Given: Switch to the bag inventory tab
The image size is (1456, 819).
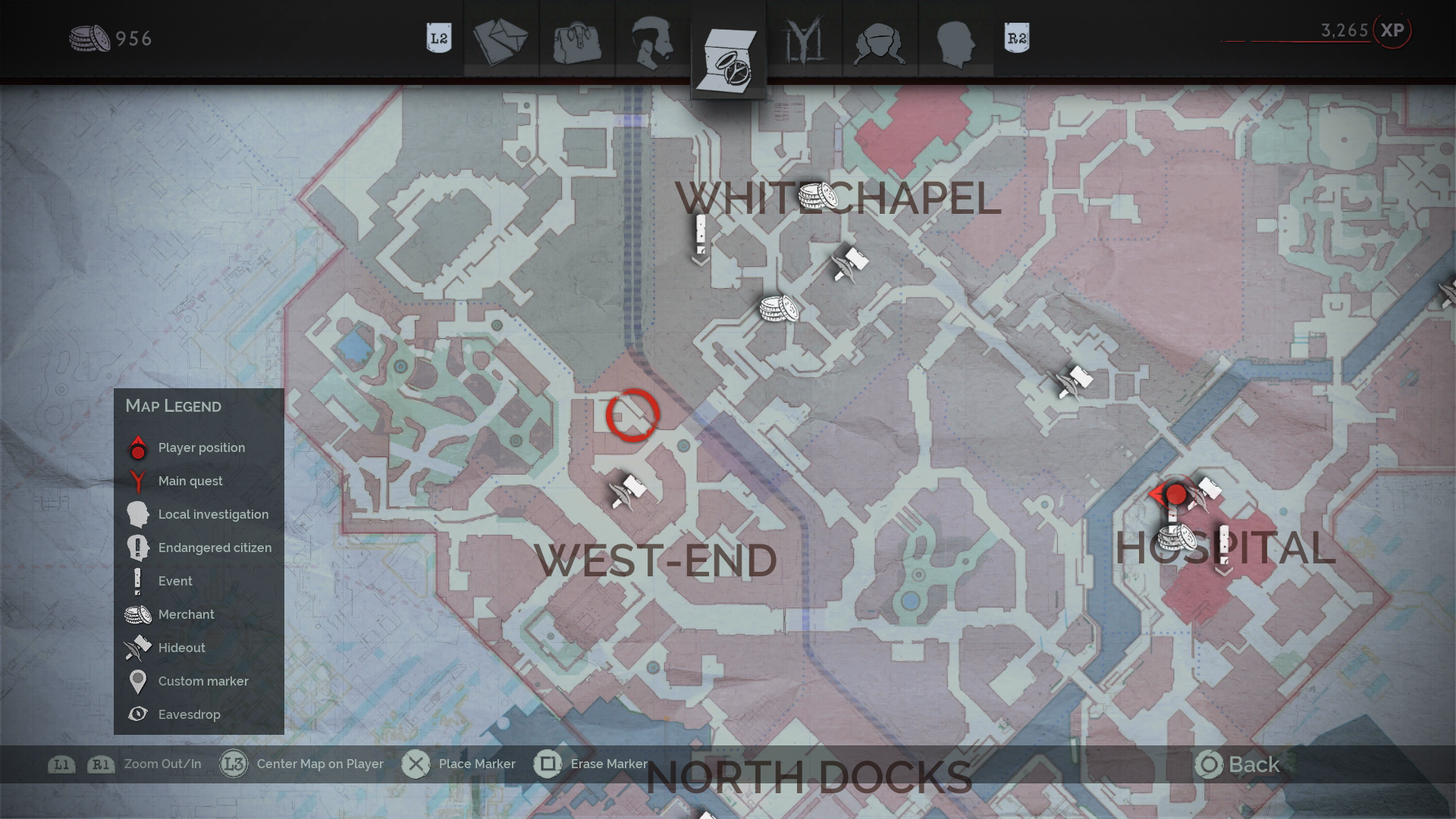Looking at the screenshot, I should 576,39.
